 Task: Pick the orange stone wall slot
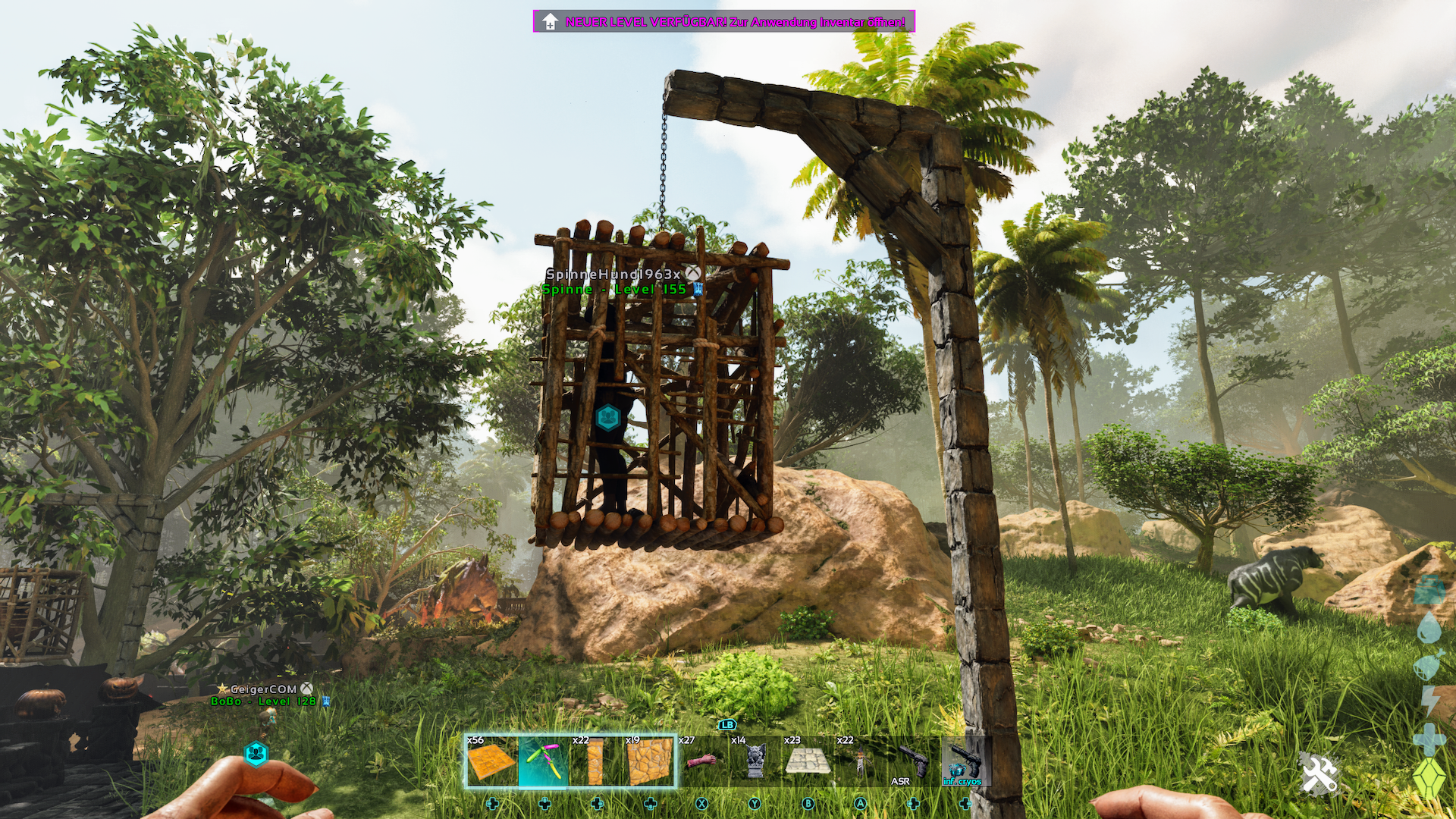click(x=650, y=761)
